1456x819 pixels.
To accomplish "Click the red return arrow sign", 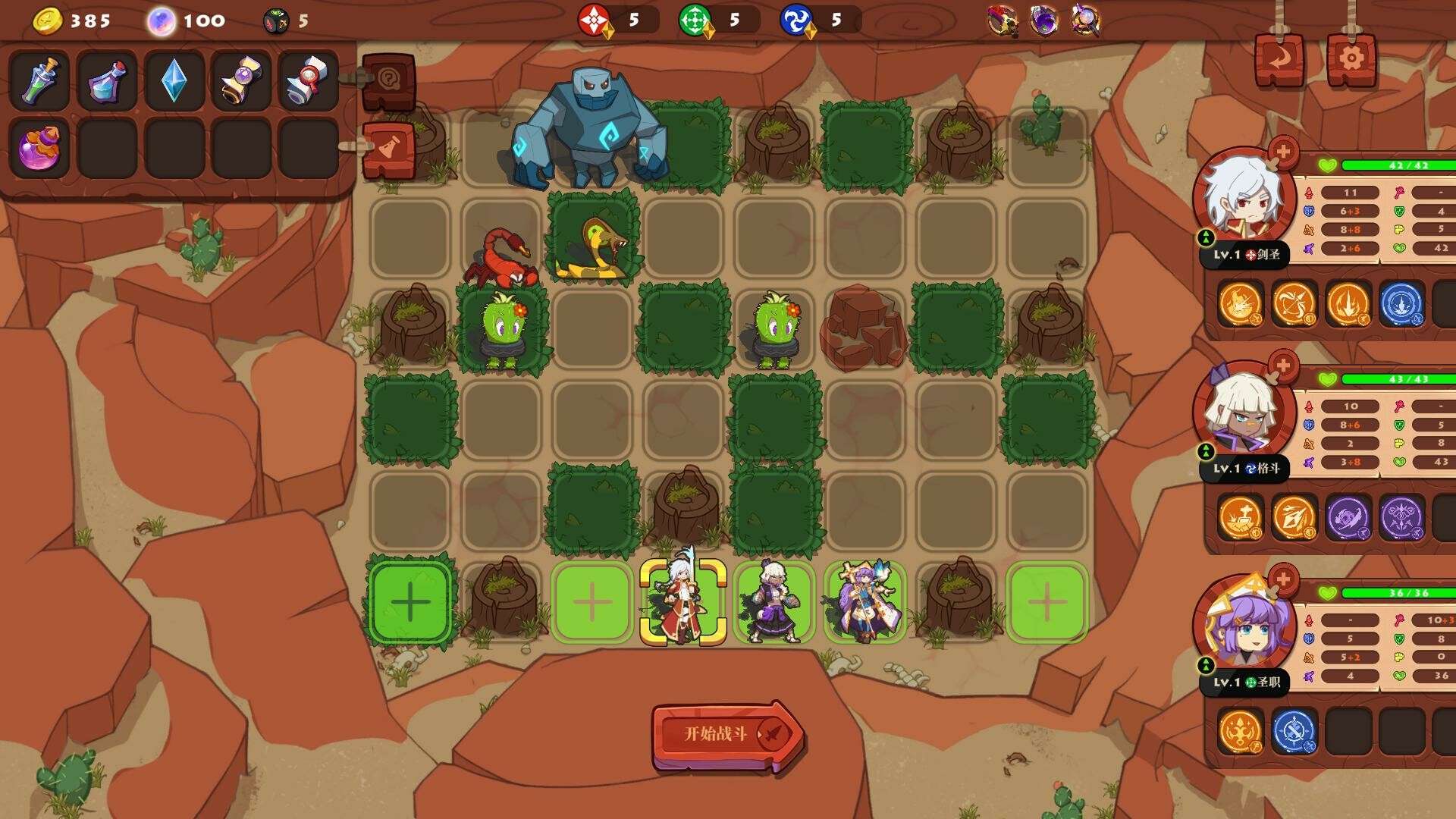I will [1279, 58].
